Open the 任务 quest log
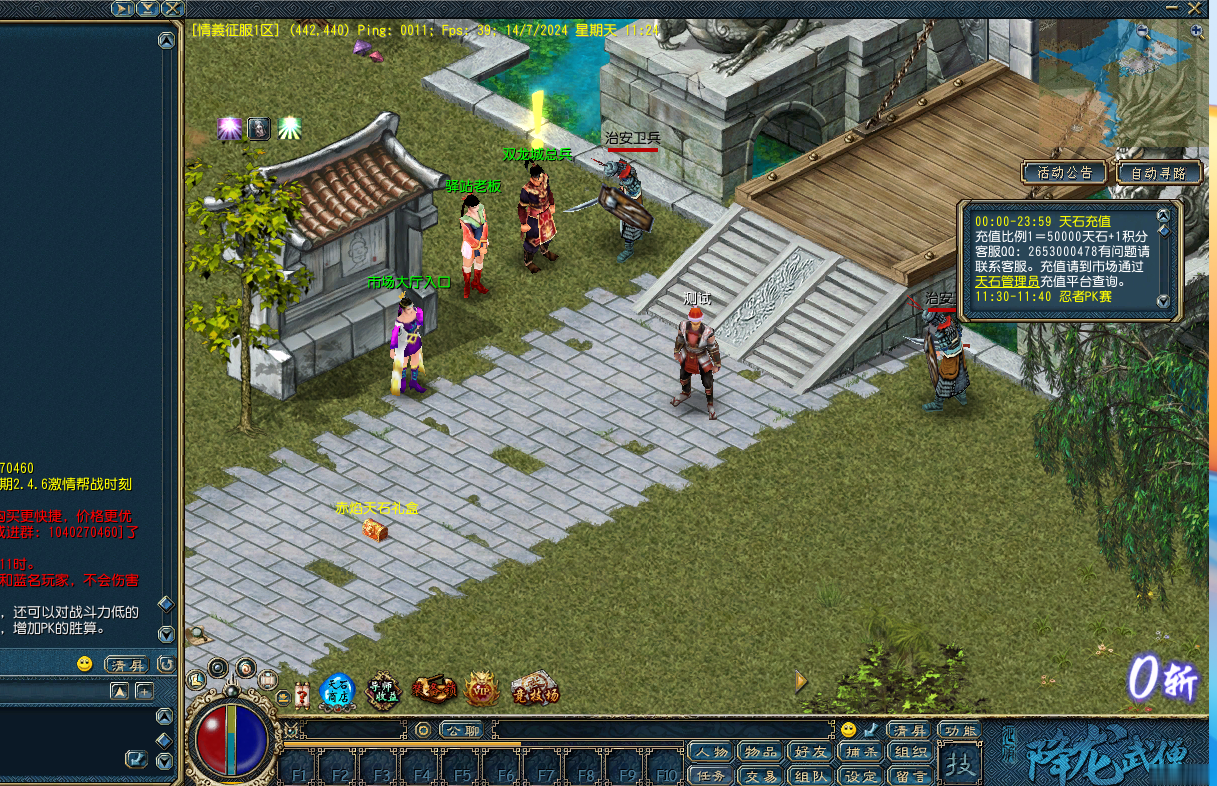 coord(711,775)
